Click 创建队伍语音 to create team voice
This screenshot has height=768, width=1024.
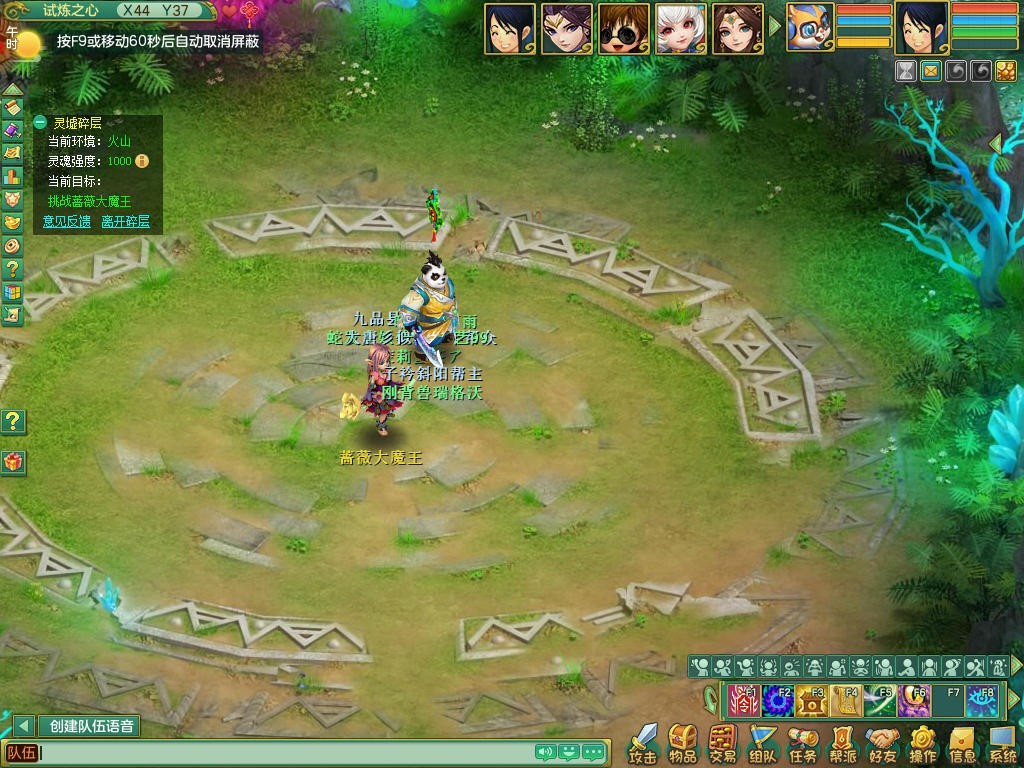[91, 726]
